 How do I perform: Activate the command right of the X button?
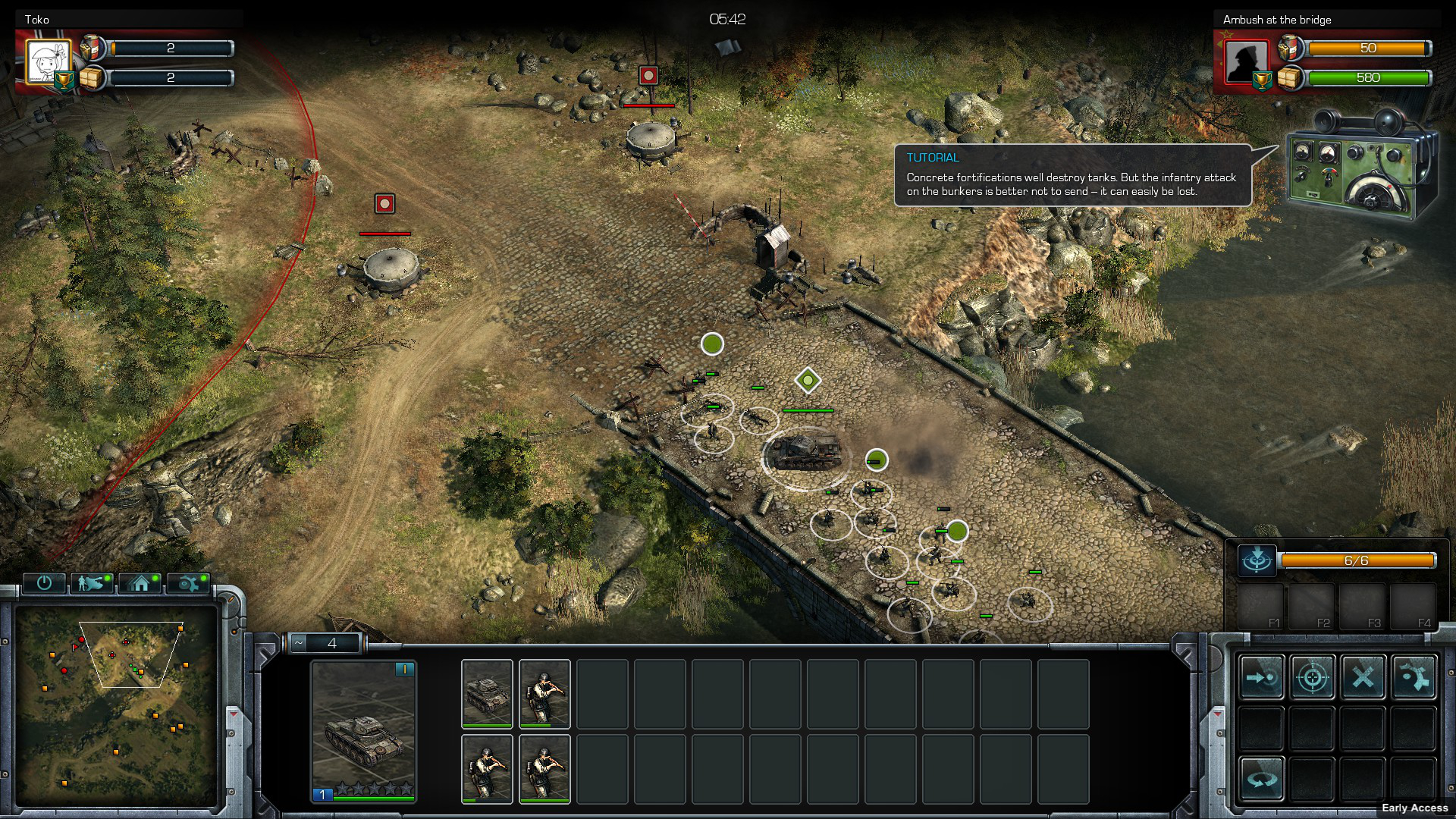tap(1413, 676)
